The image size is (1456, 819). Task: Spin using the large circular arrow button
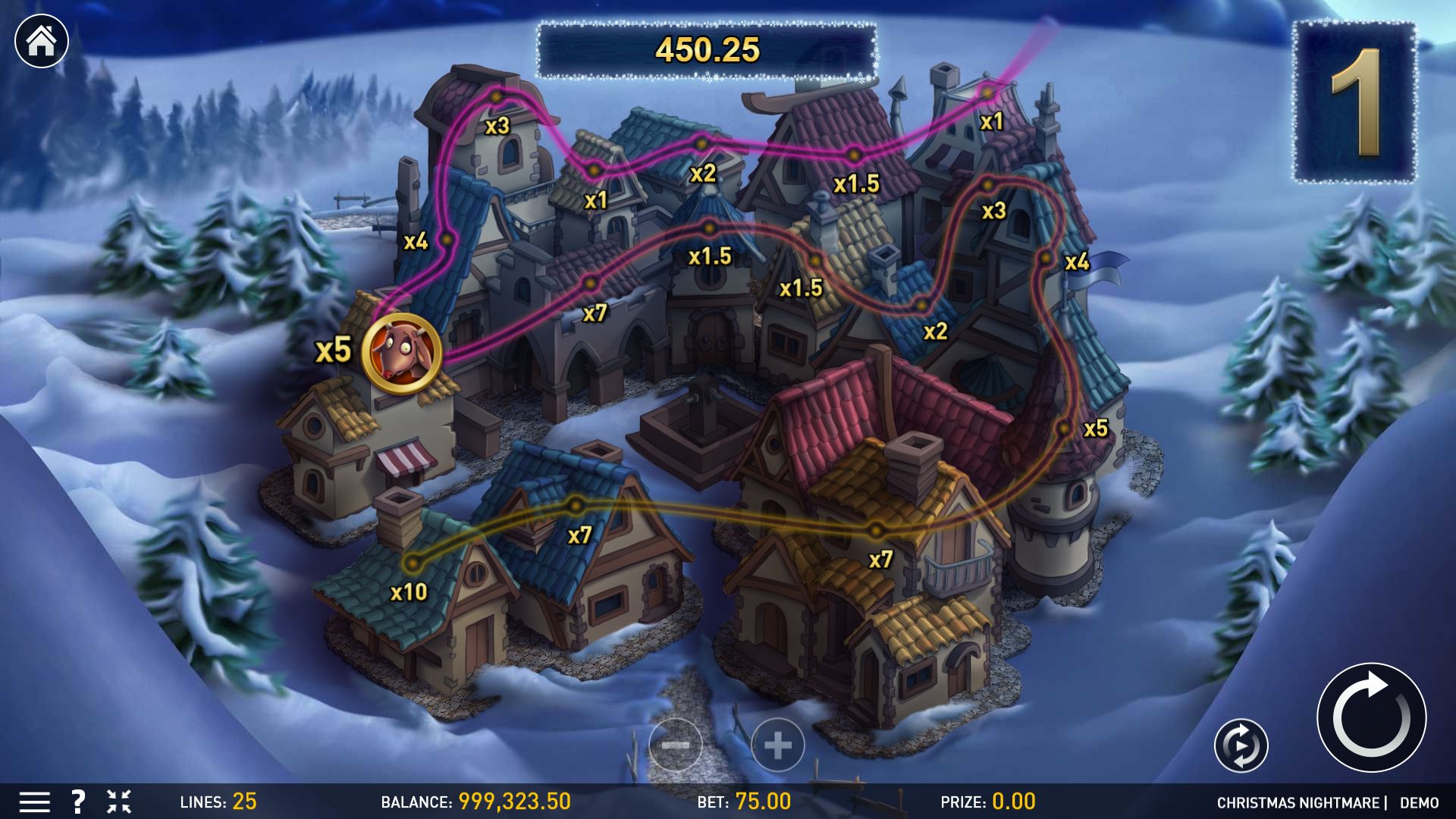pyautogui.click(x=1371, y=717)
